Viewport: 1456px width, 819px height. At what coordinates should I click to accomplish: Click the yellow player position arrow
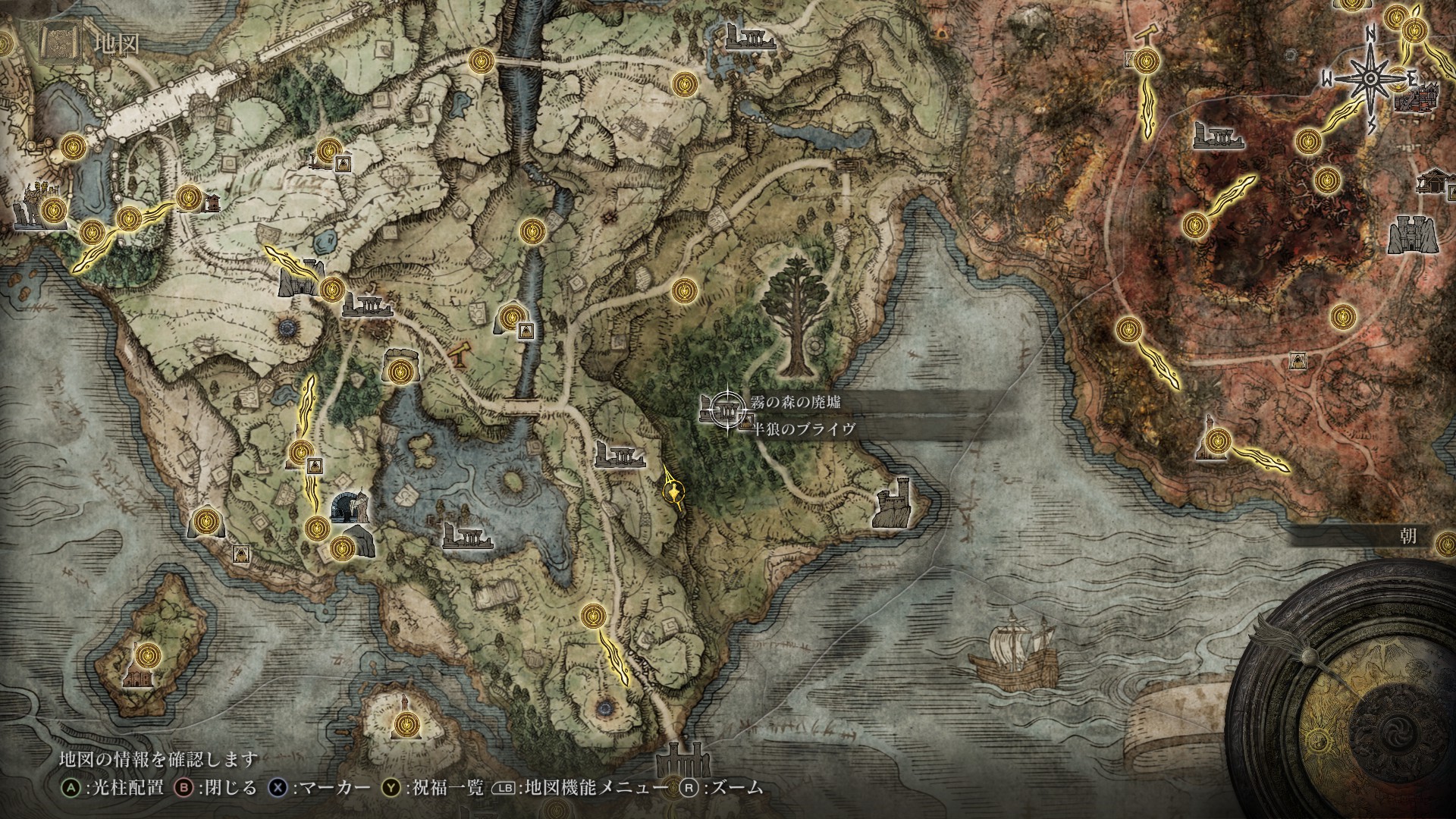pos(673,493)
